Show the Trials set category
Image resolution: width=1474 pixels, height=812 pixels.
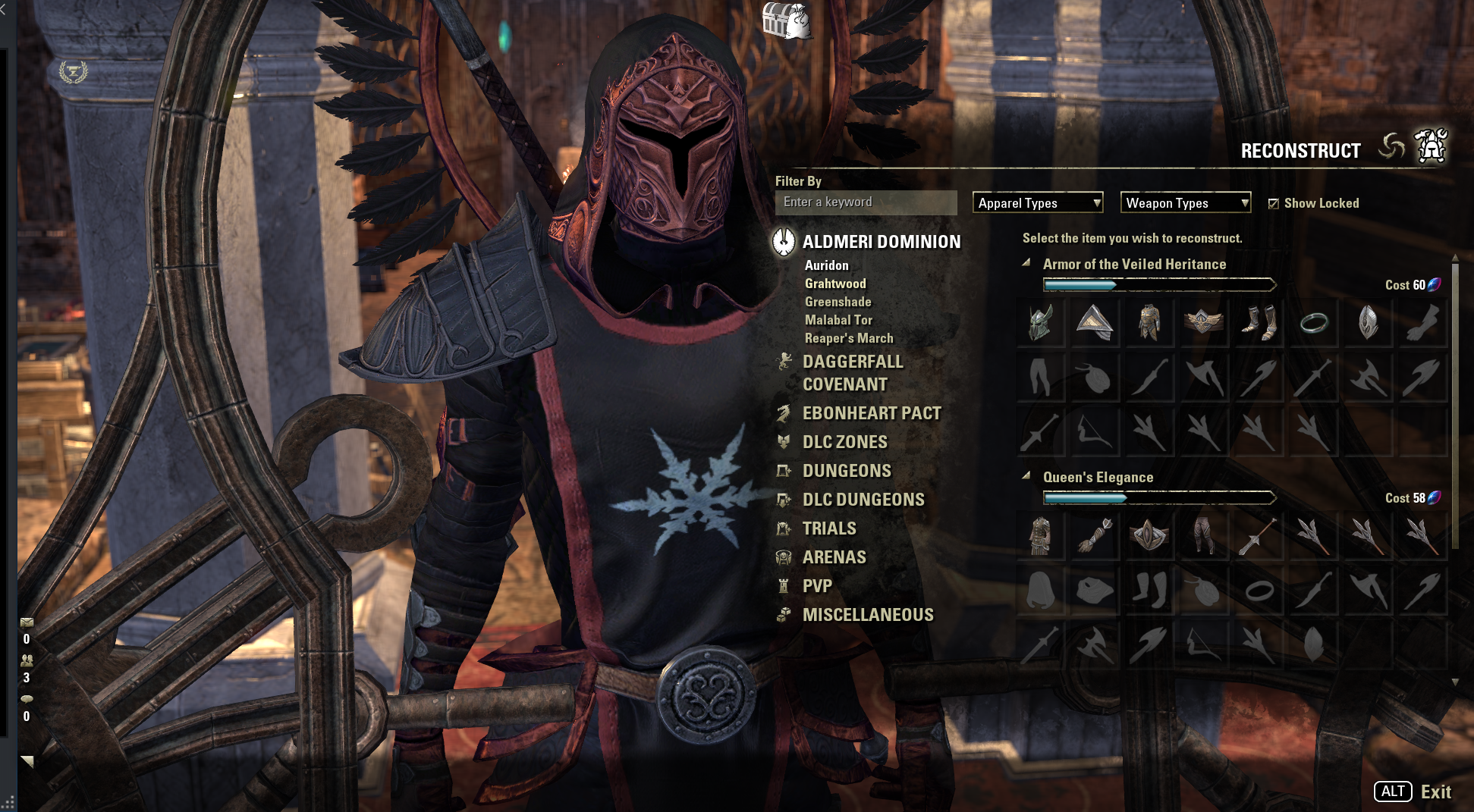828,528
